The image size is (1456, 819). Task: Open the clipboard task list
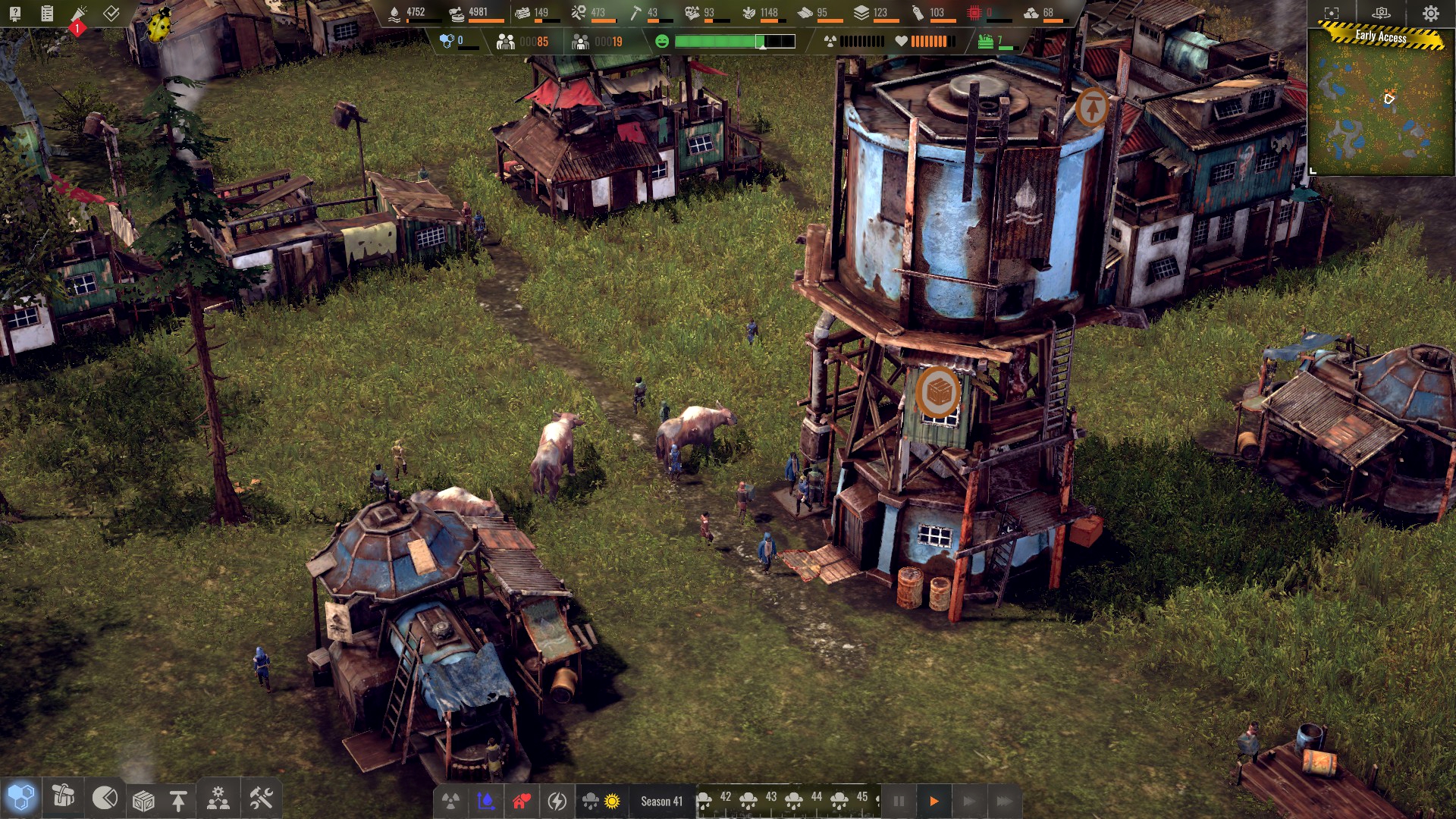tap(47, 13)
